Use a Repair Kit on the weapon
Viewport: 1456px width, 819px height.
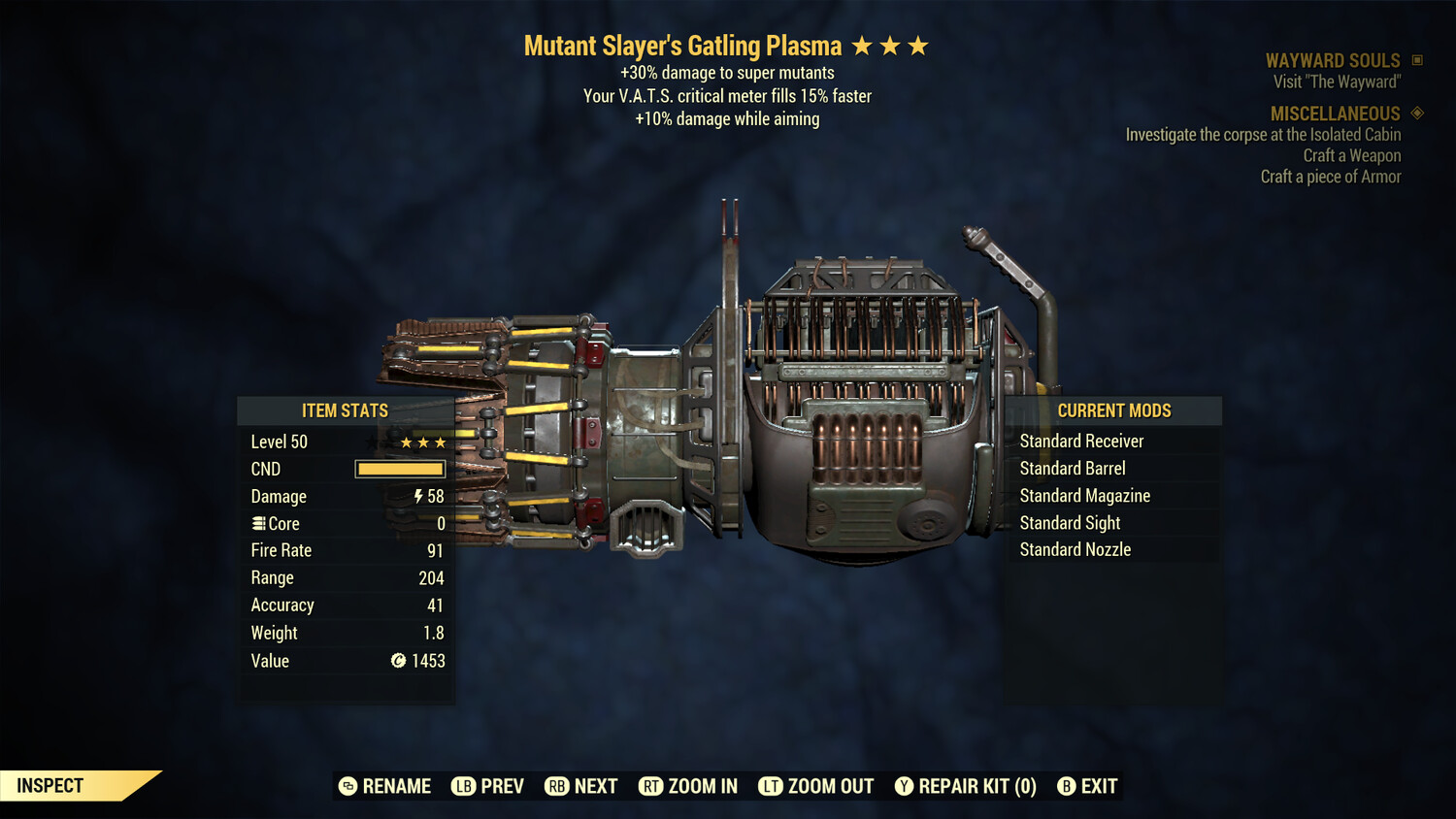(965, 786)
